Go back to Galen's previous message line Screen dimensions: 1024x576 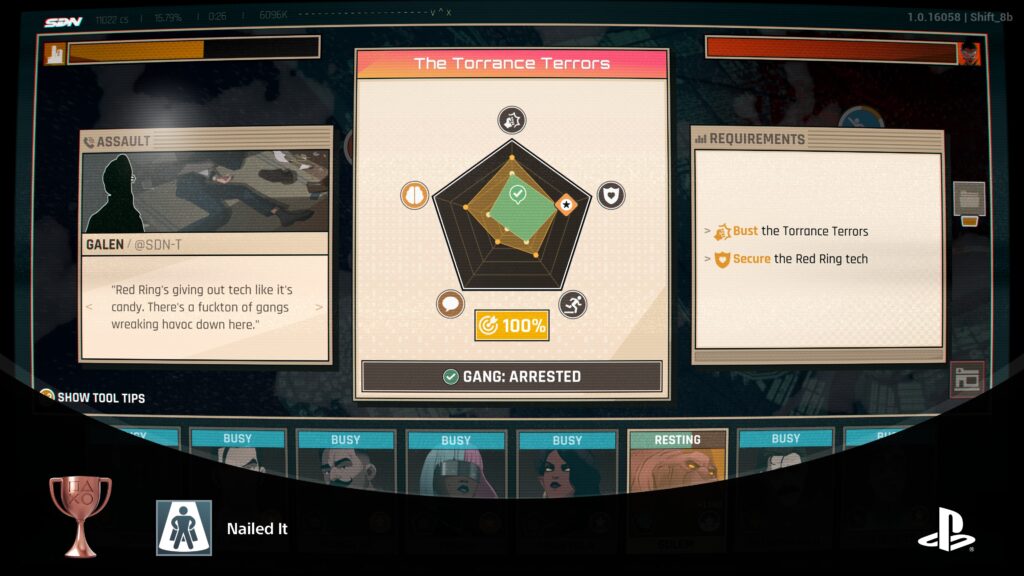pos(89,308)
